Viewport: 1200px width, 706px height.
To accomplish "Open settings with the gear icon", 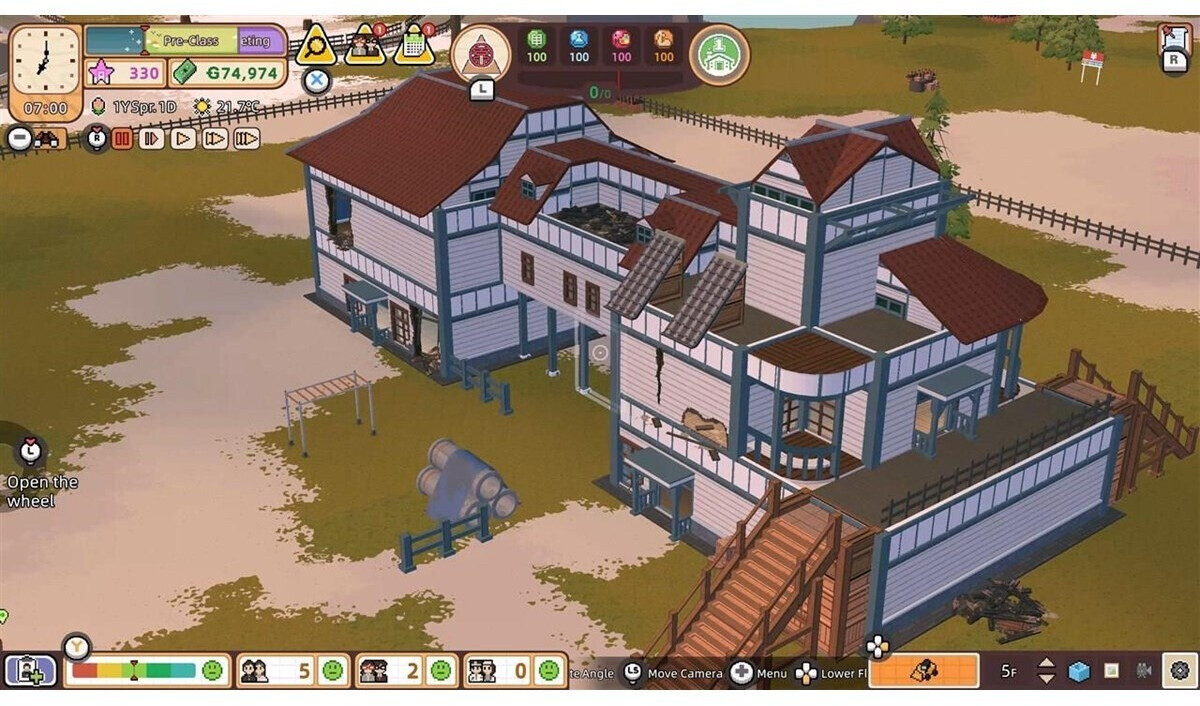I will [x=1180, y=670].
